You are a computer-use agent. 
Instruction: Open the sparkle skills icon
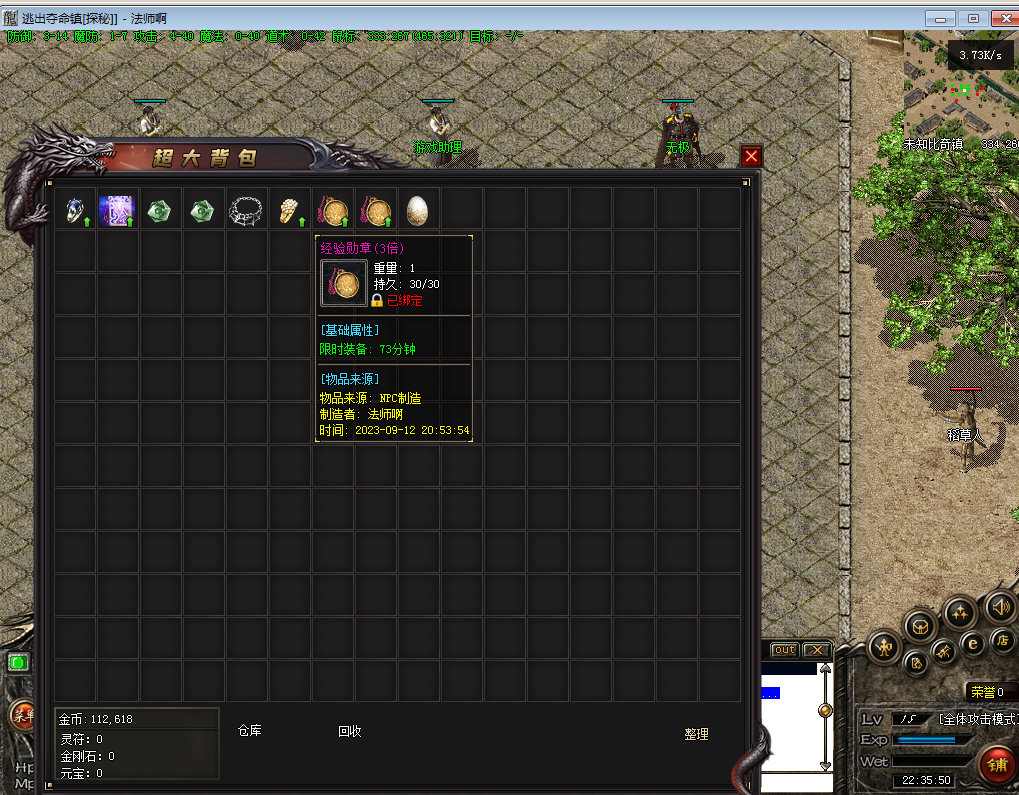coord(960,613)
